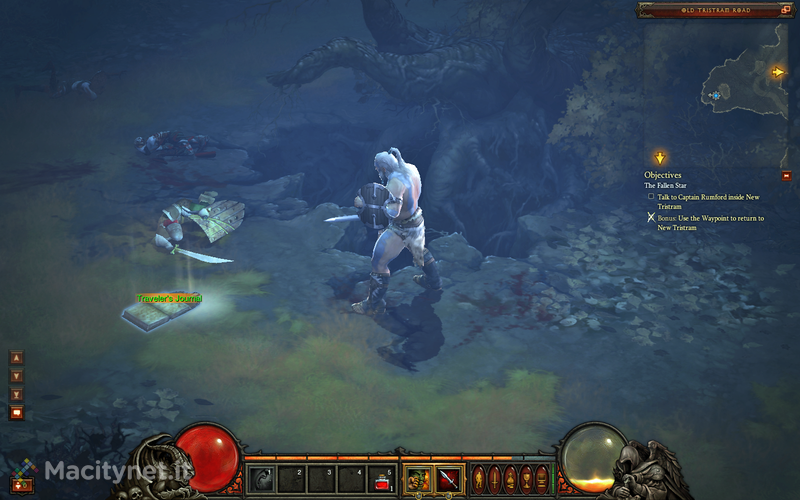
Task: Collapse the Objectives tracker with the red button
Action: point(786,175)
